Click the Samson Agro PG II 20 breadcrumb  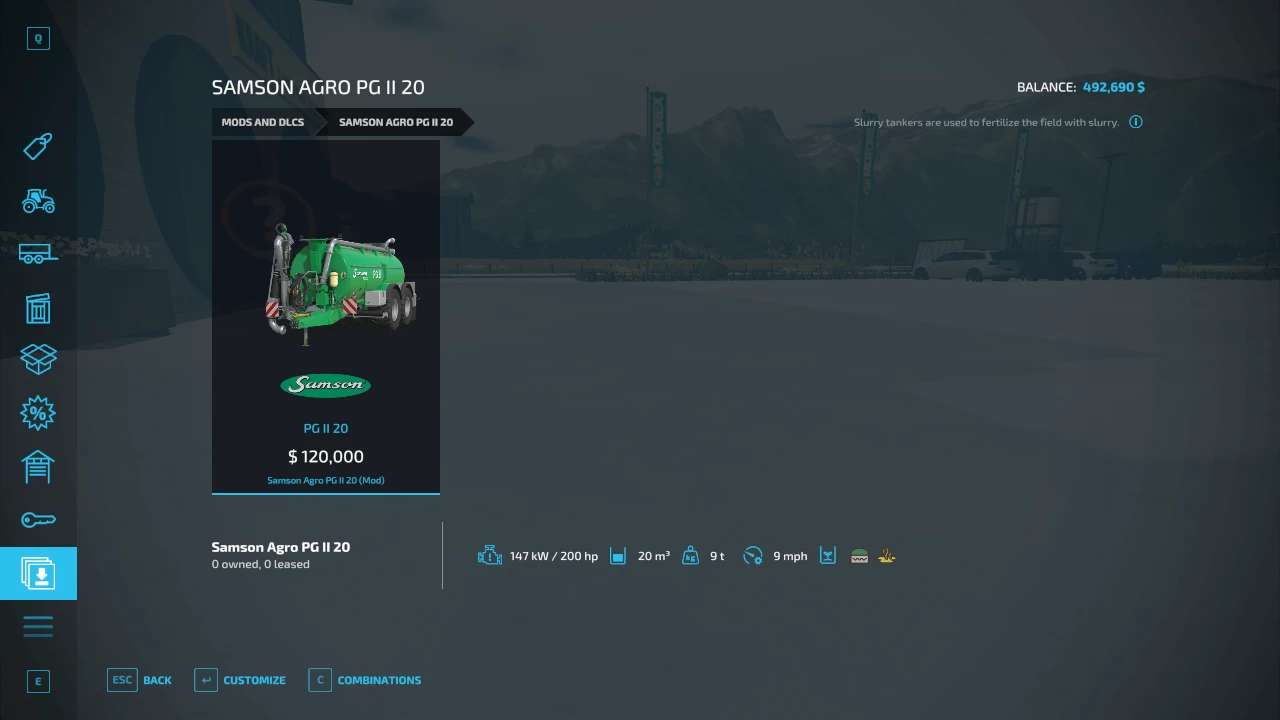[395, 122]
